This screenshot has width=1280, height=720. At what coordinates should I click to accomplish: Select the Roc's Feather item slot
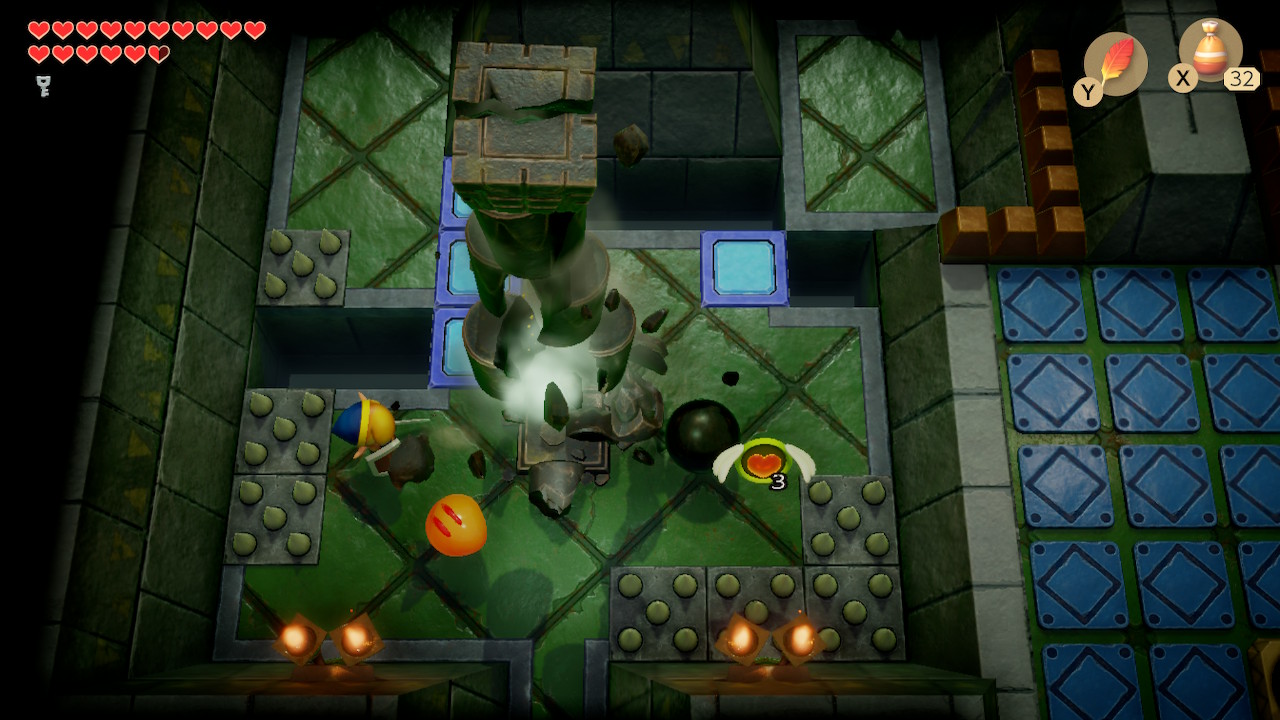(1115, 64)
